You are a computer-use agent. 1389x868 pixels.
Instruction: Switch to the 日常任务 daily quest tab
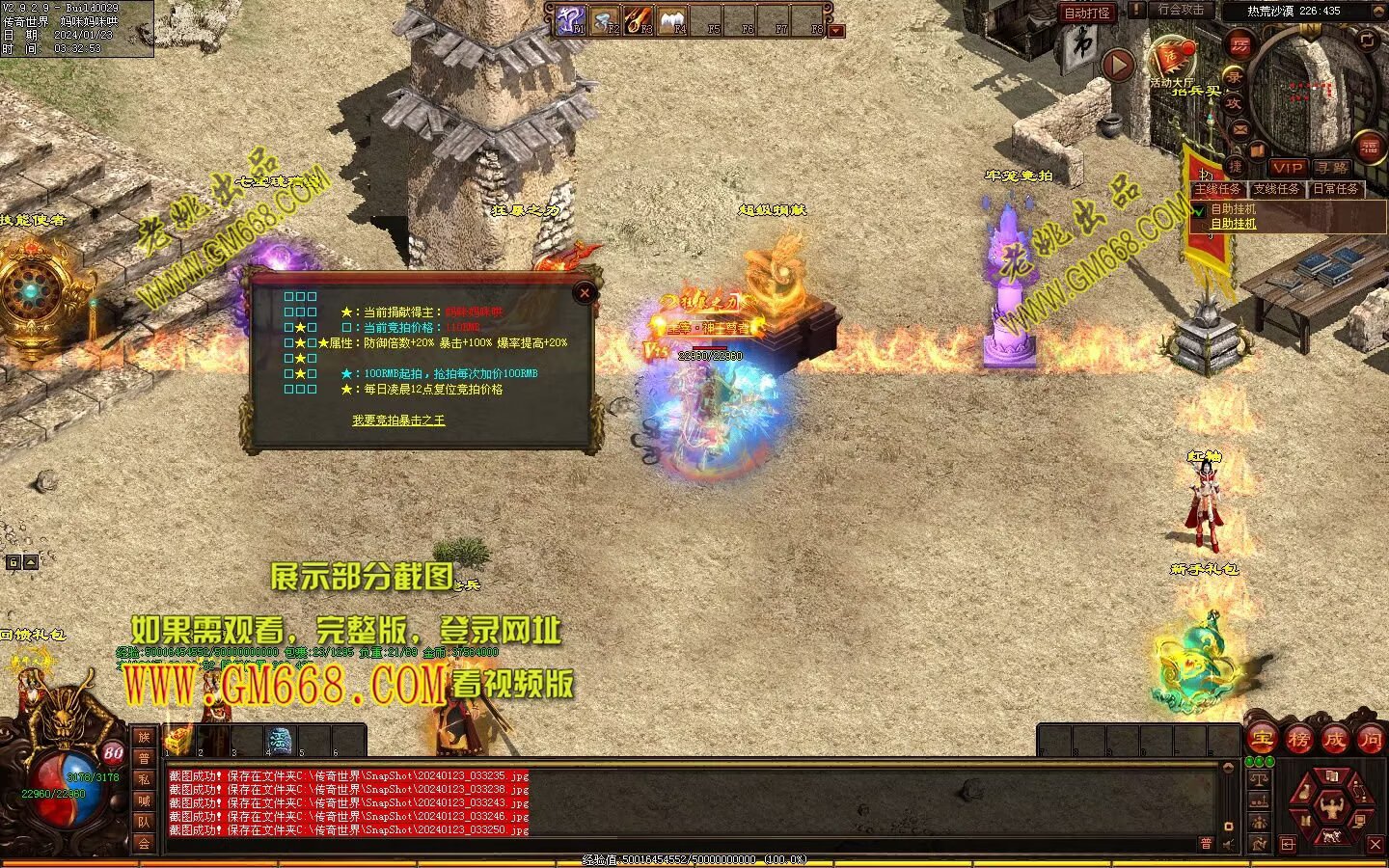pyautogui.click(x=1335, y=189)
